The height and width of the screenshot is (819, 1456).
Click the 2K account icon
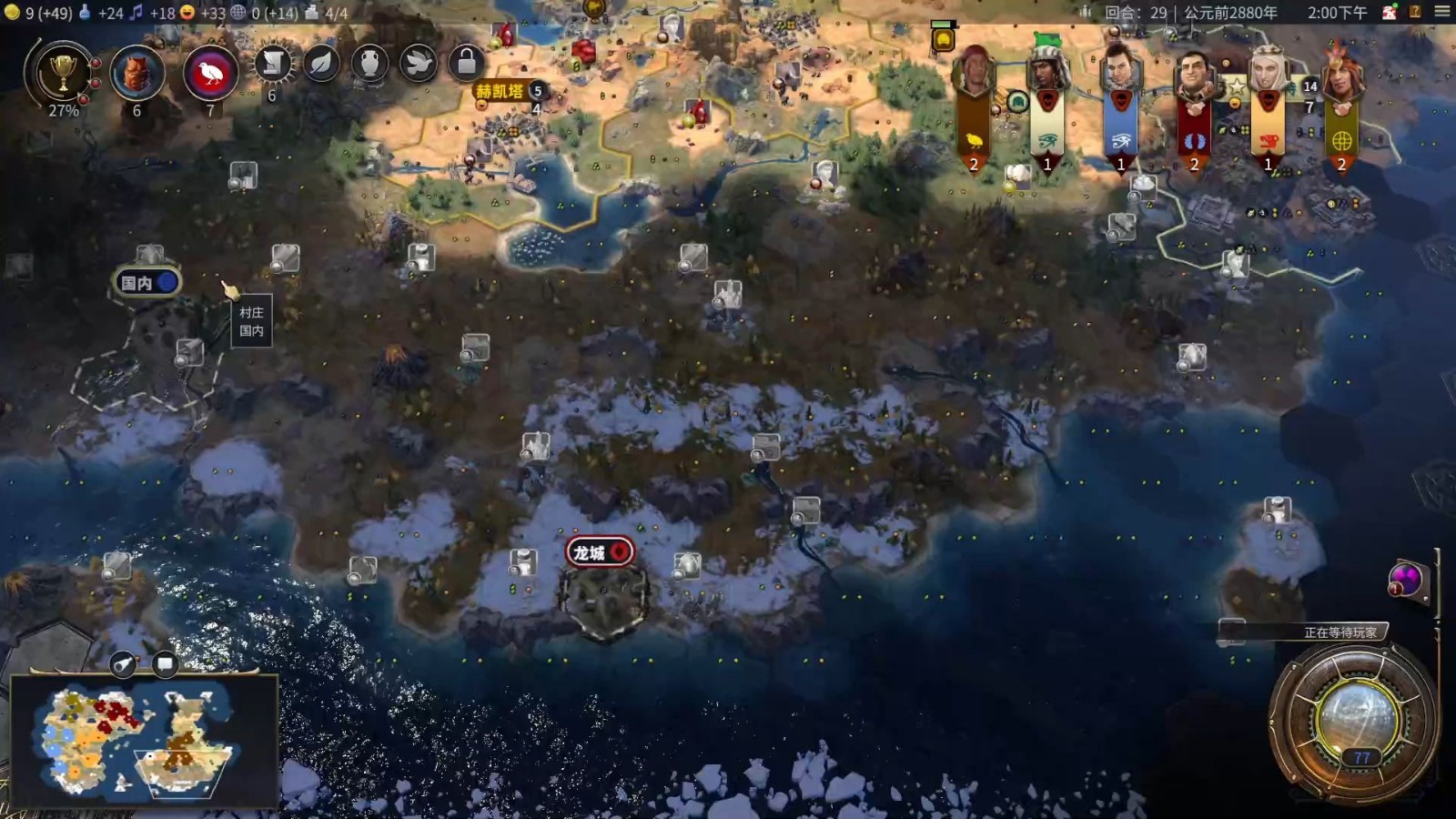1390,12
